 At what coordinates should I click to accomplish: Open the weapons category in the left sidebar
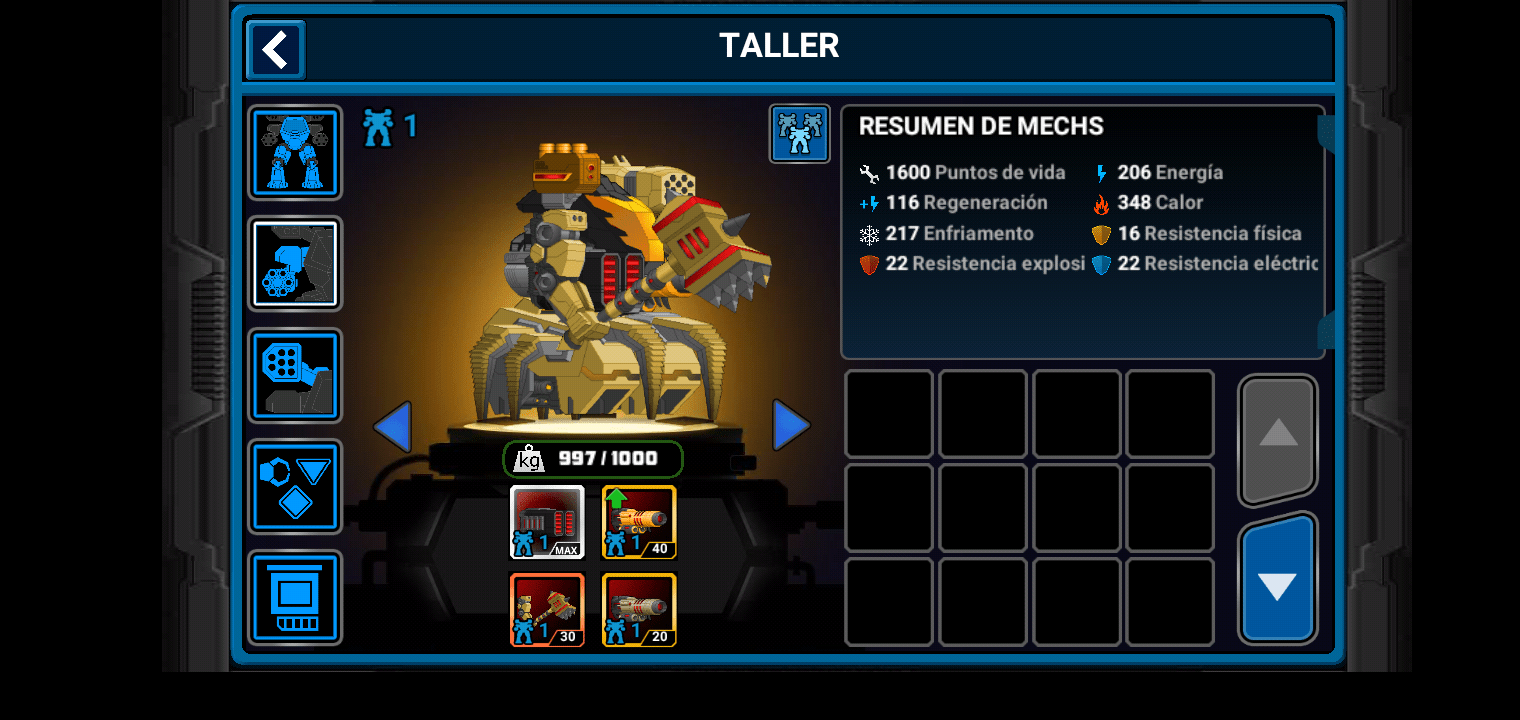(294, 264)
